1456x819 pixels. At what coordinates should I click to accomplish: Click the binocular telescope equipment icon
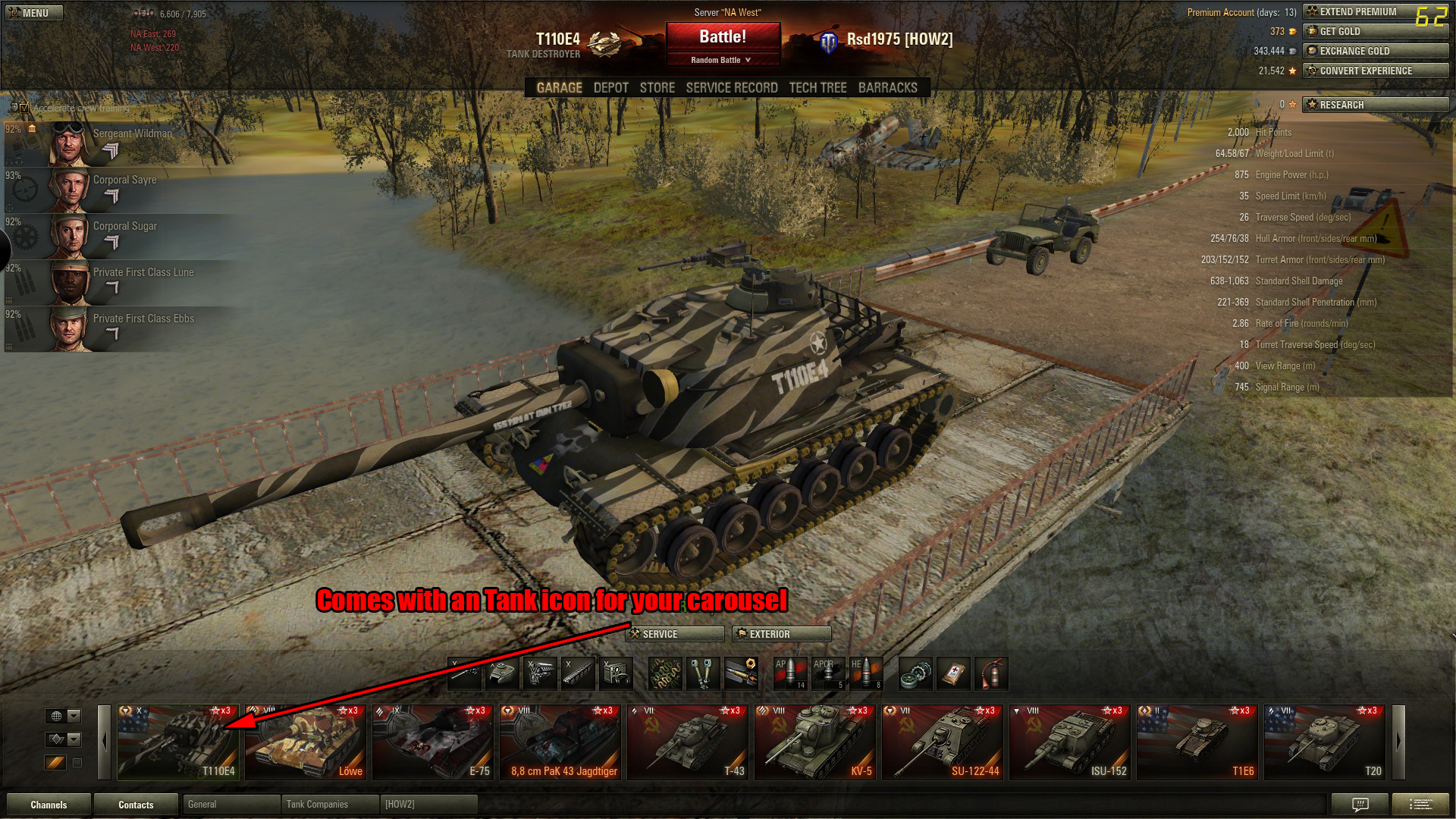tap(701, 674)
